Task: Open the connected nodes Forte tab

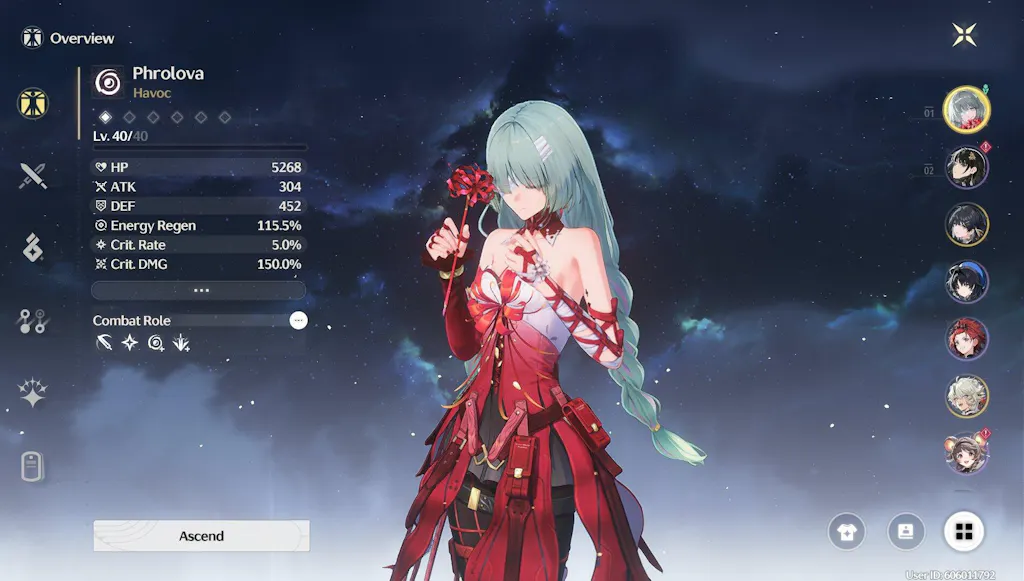Action: click(33, 321)
